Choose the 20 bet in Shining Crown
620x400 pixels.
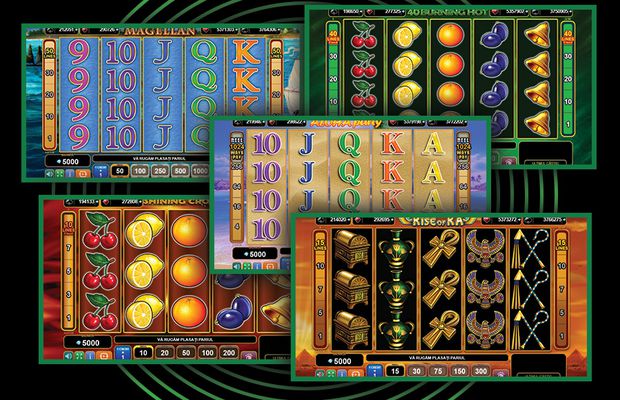tap(164, 351)
